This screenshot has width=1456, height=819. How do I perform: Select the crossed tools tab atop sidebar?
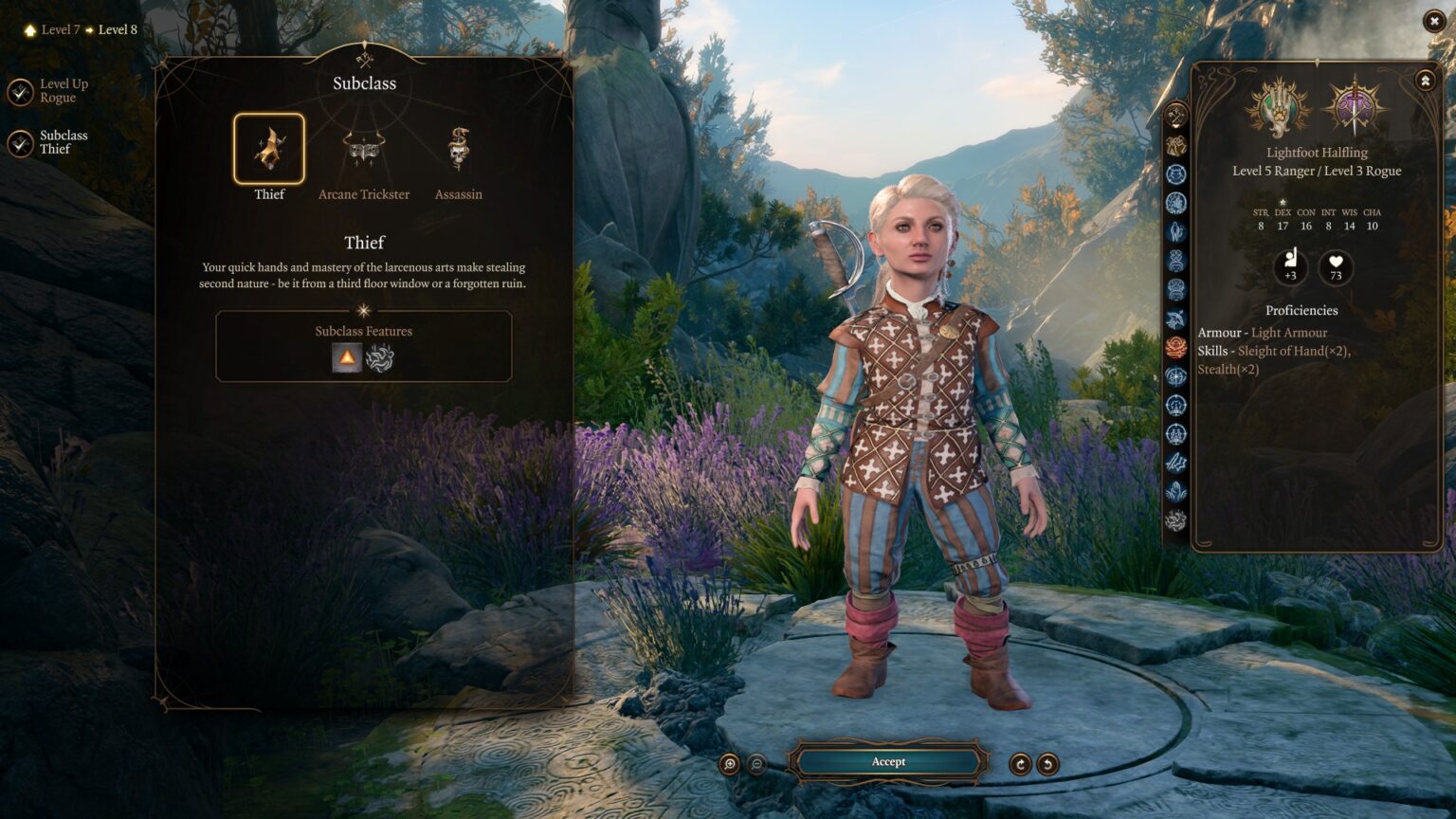click(1176, 116)
